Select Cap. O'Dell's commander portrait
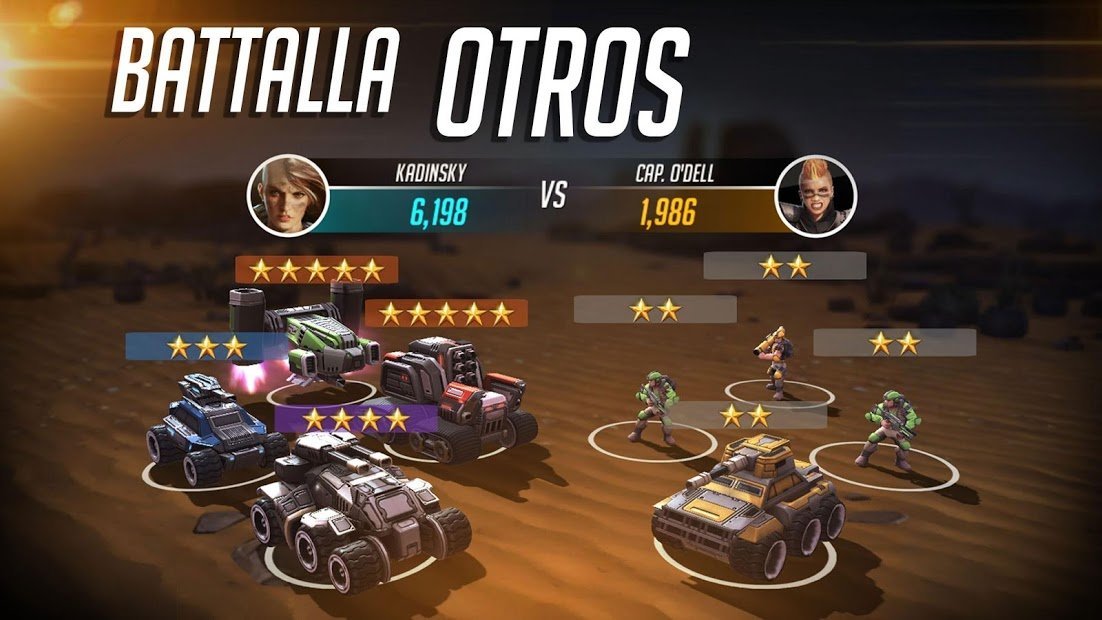The height and width of the screenshot is (620, 1102). click(816, 195)
